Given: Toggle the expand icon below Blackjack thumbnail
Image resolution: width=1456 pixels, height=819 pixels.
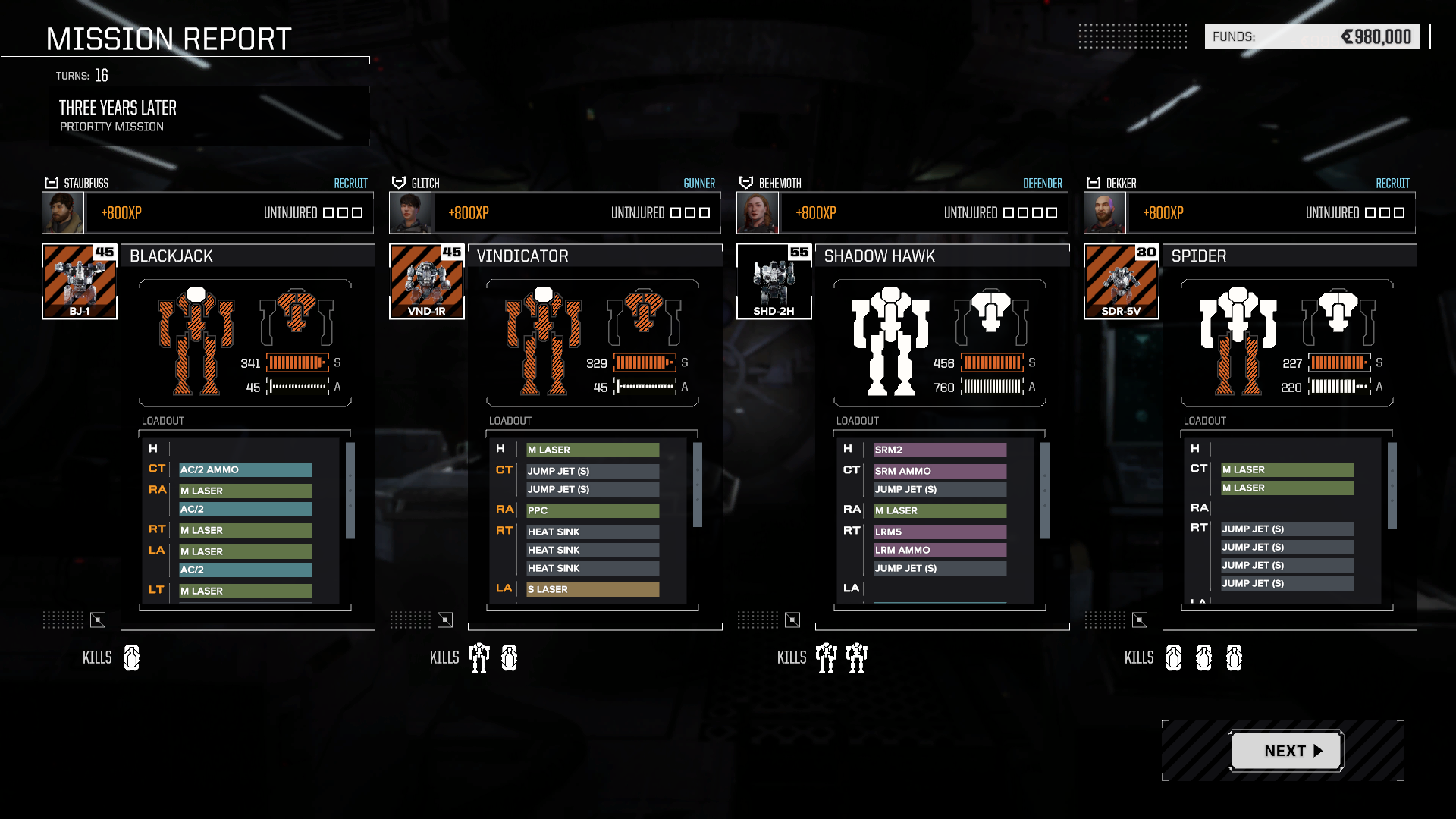Looking at the screenshot, I should point(98,620).
